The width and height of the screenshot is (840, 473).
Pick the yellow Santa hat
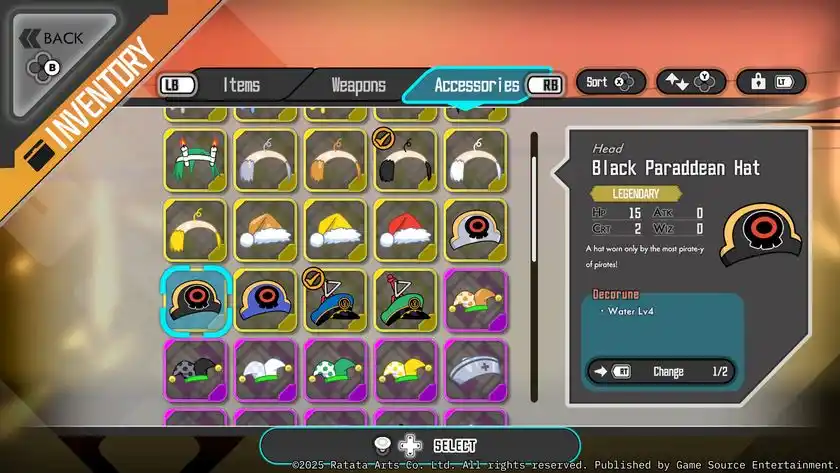(336, 230)
